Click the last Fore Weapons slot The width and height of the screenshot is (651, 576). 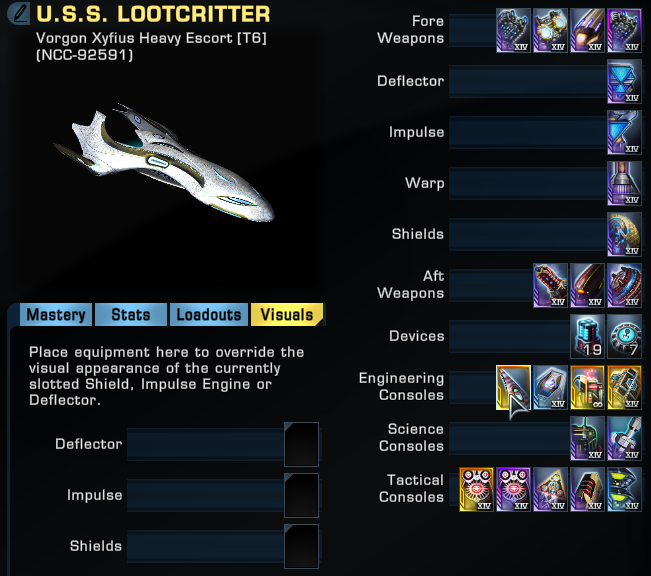pos(624,31)
